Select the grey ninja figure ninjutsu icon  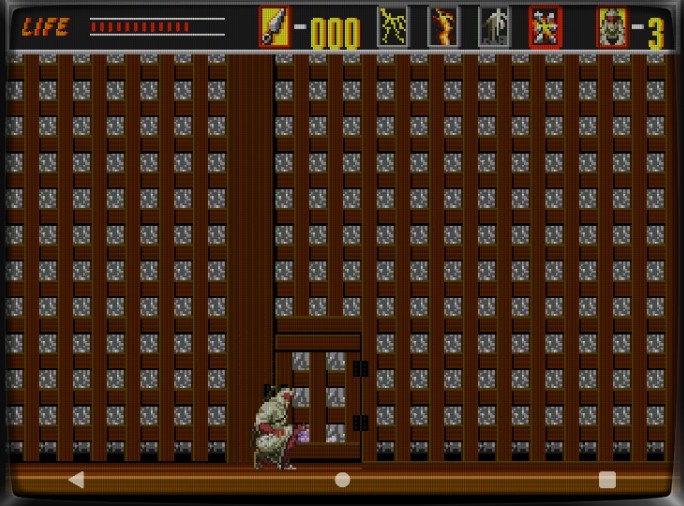494,27
